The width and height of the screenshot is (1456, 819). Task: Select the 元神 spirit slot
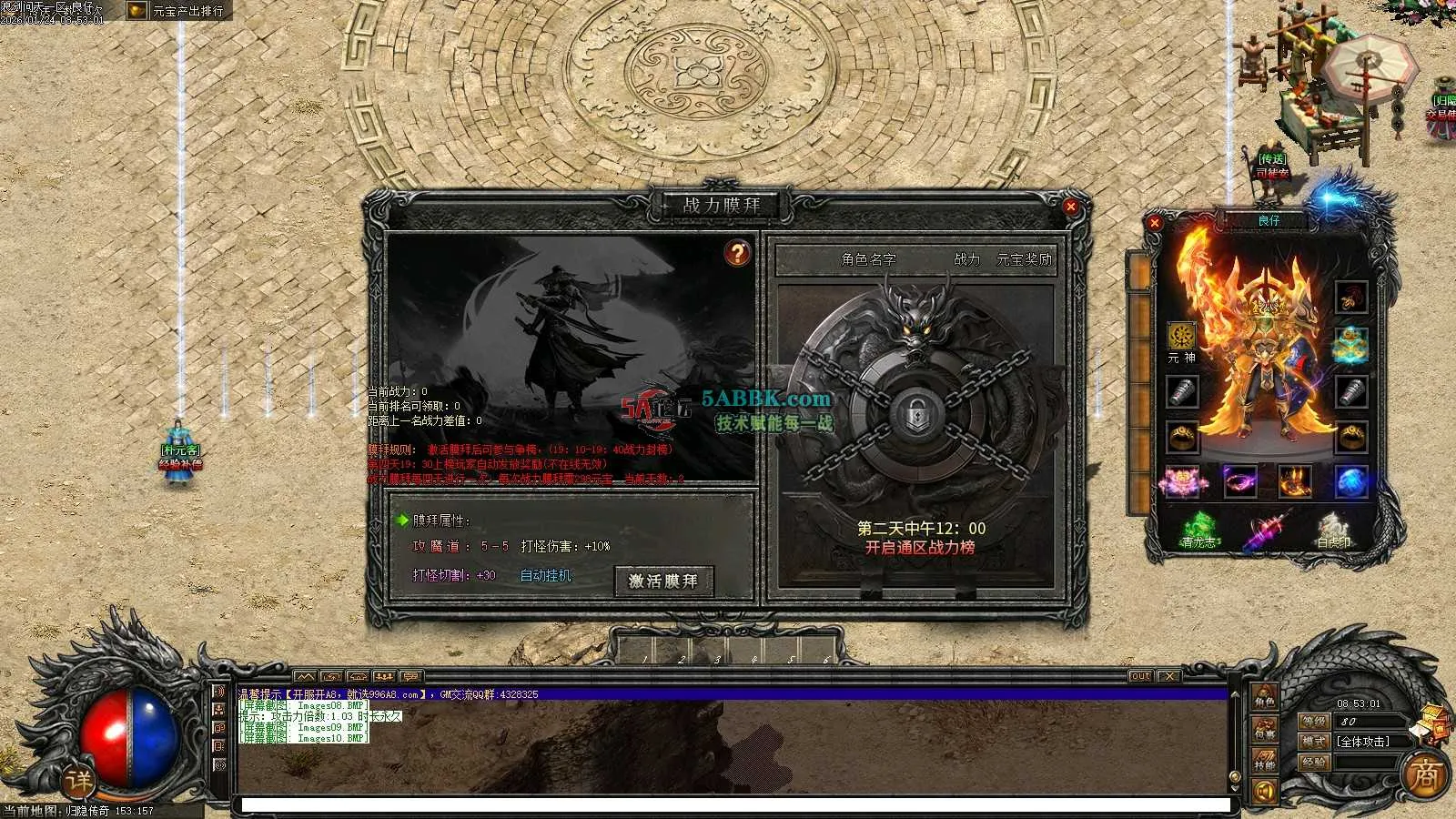coord(1181,336)
